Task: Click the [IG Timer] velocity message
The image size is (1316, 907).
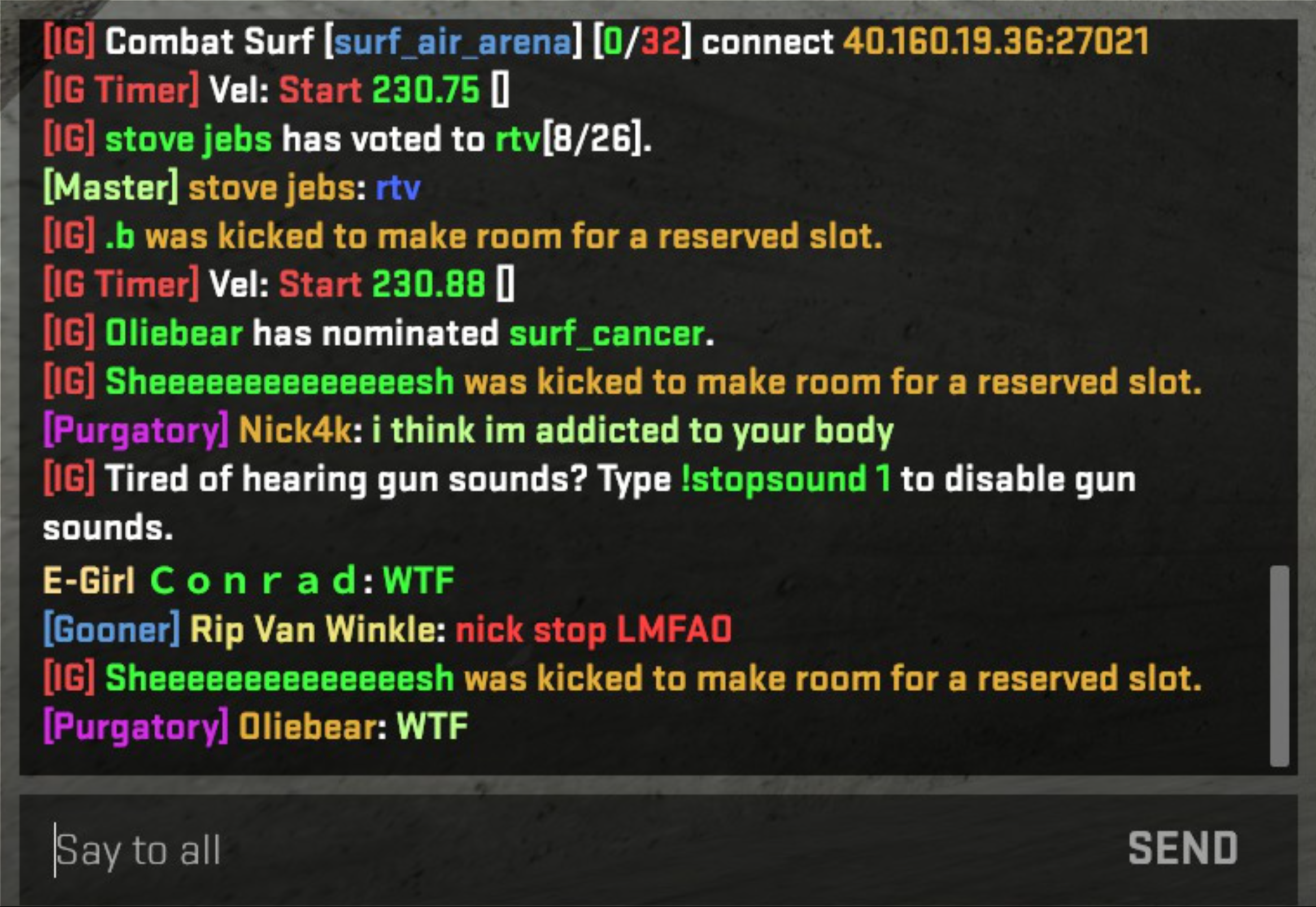Action: 273,90
